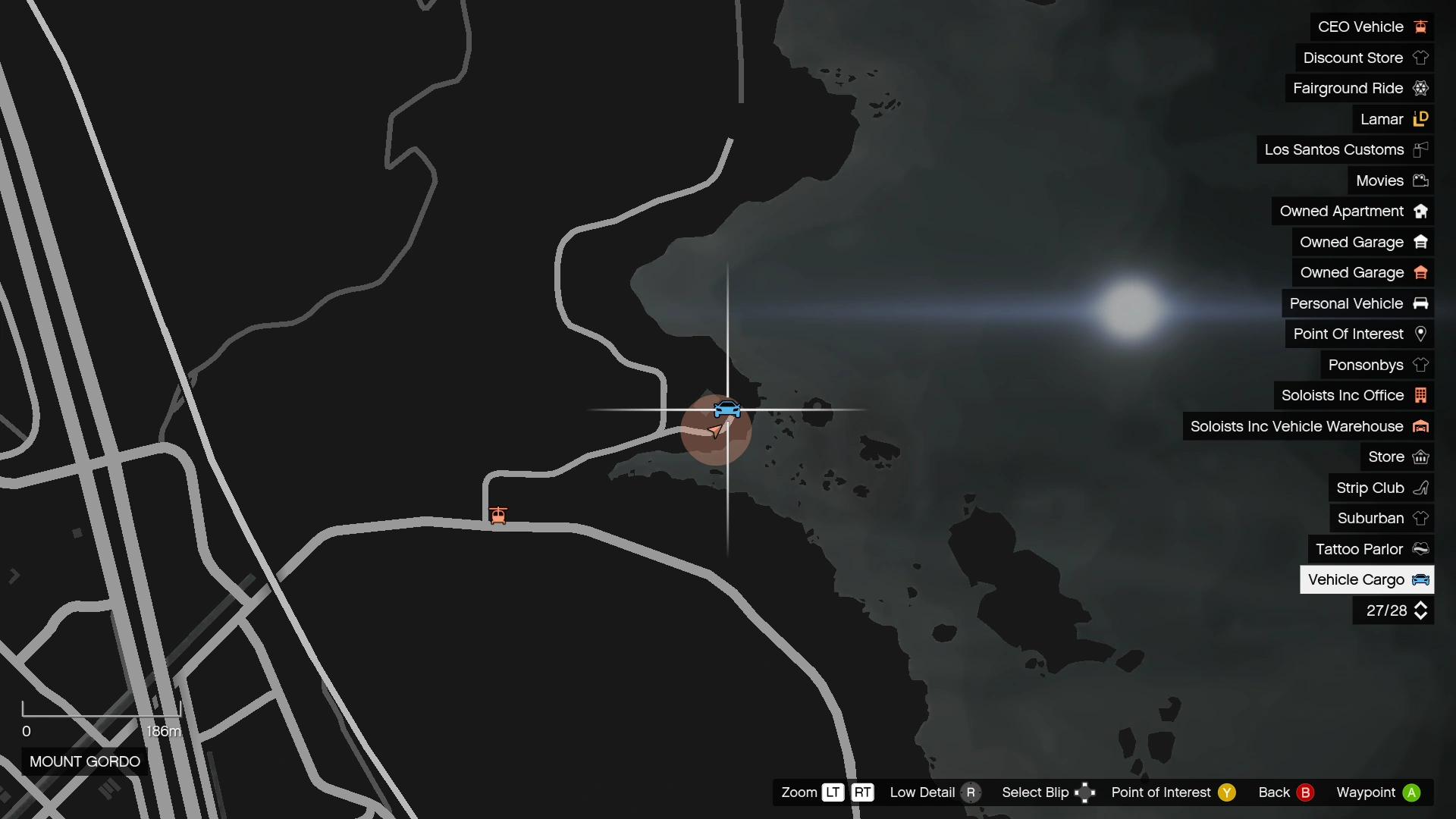Select the blue car blip on the map
Viewport: 1456px width, 819px height.
[x=727, y=407]
